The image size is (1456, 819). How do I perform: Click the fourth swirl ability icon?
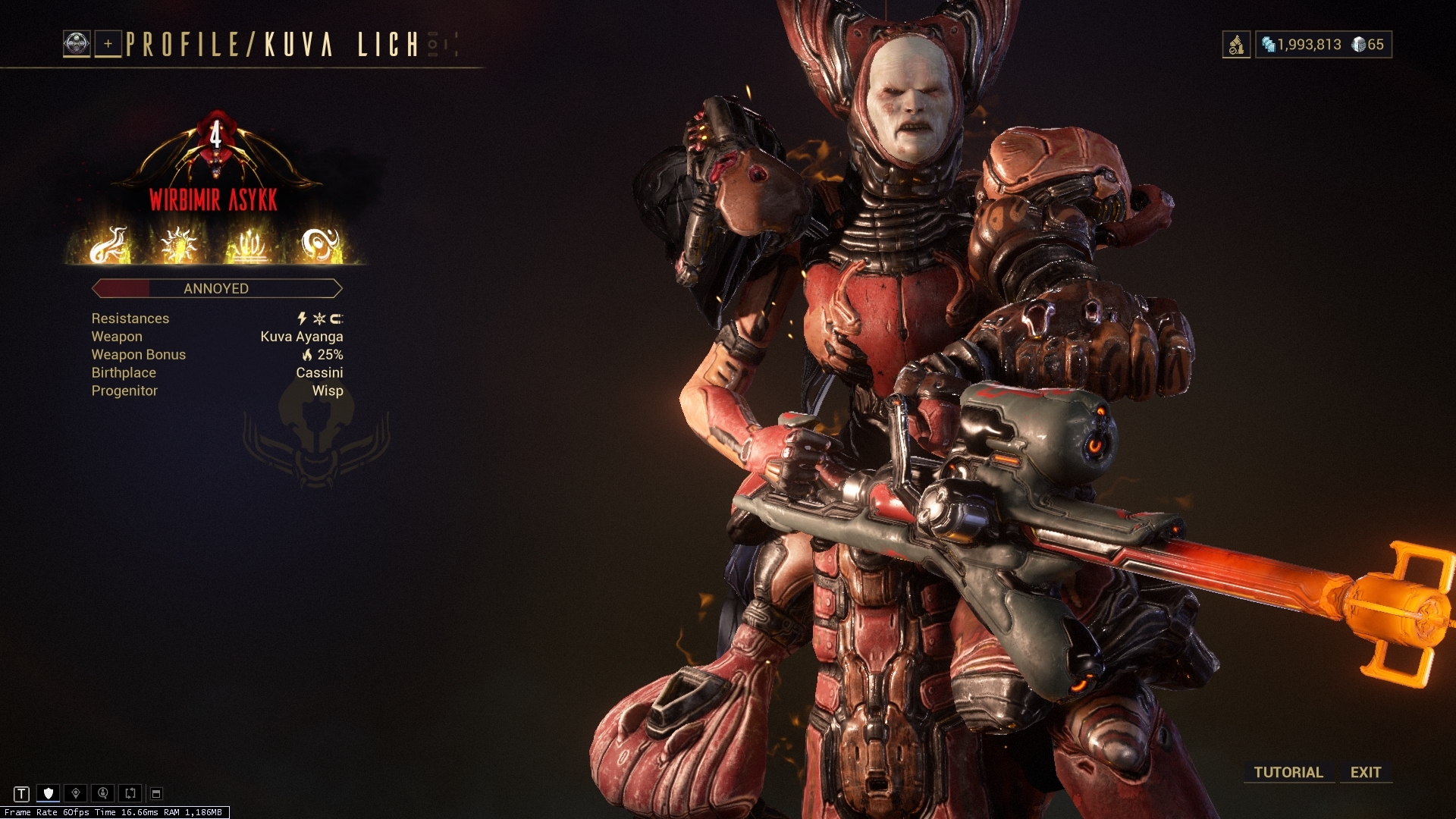tap(320, 244)
